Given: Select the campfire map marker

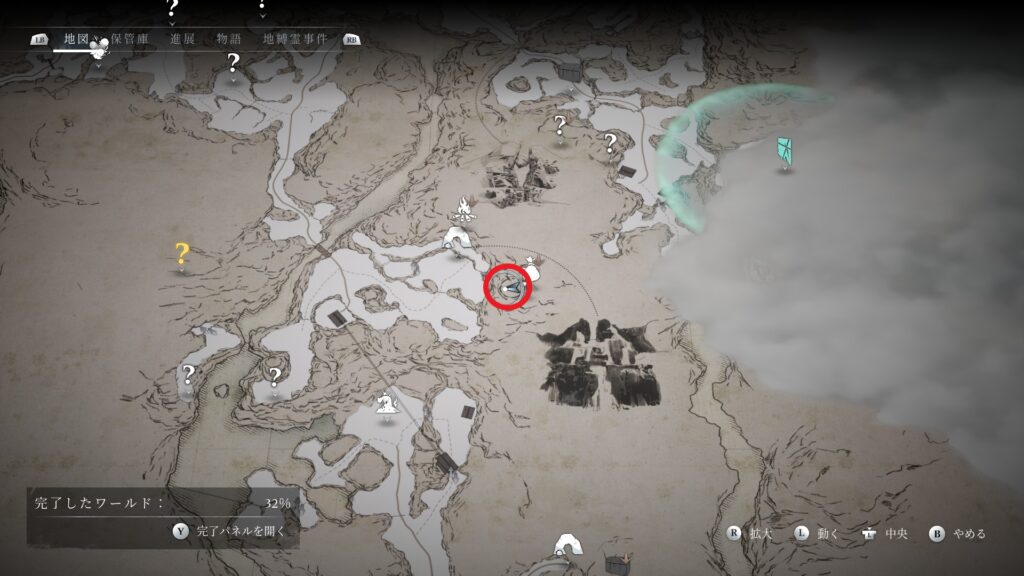Looking at the screenshot, I should coord(463,208).
